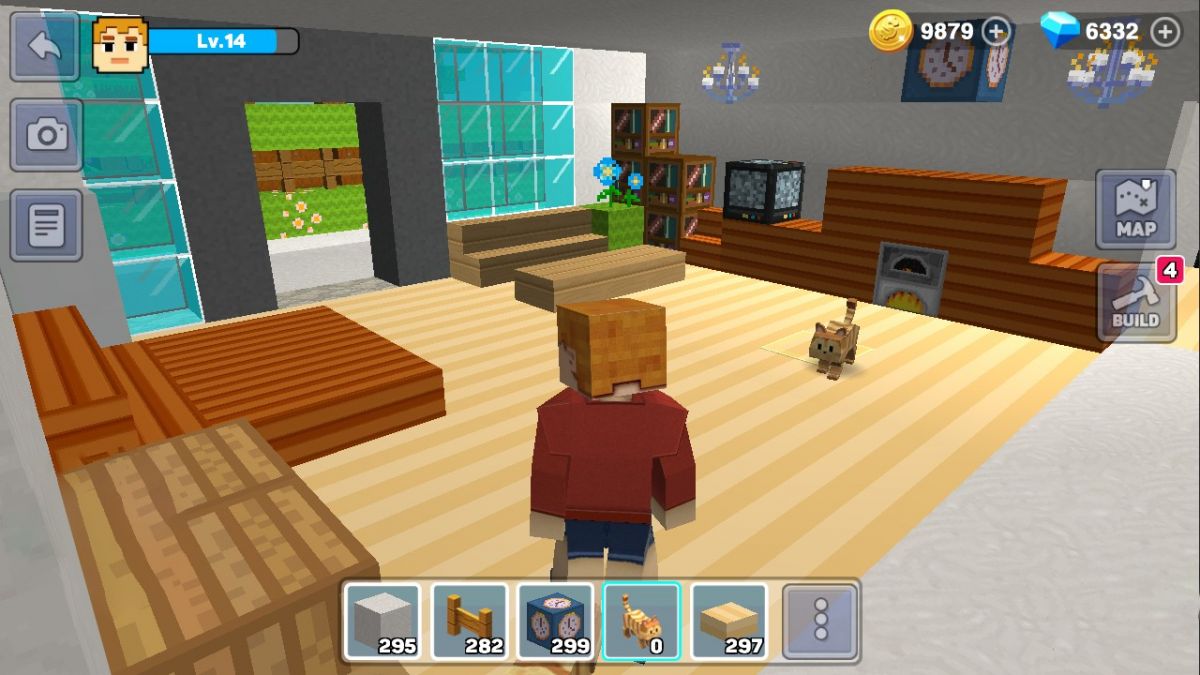Viewport: 1200px width, 675px height.
Task: Open the camera screenshot mode
Action: 46,135
